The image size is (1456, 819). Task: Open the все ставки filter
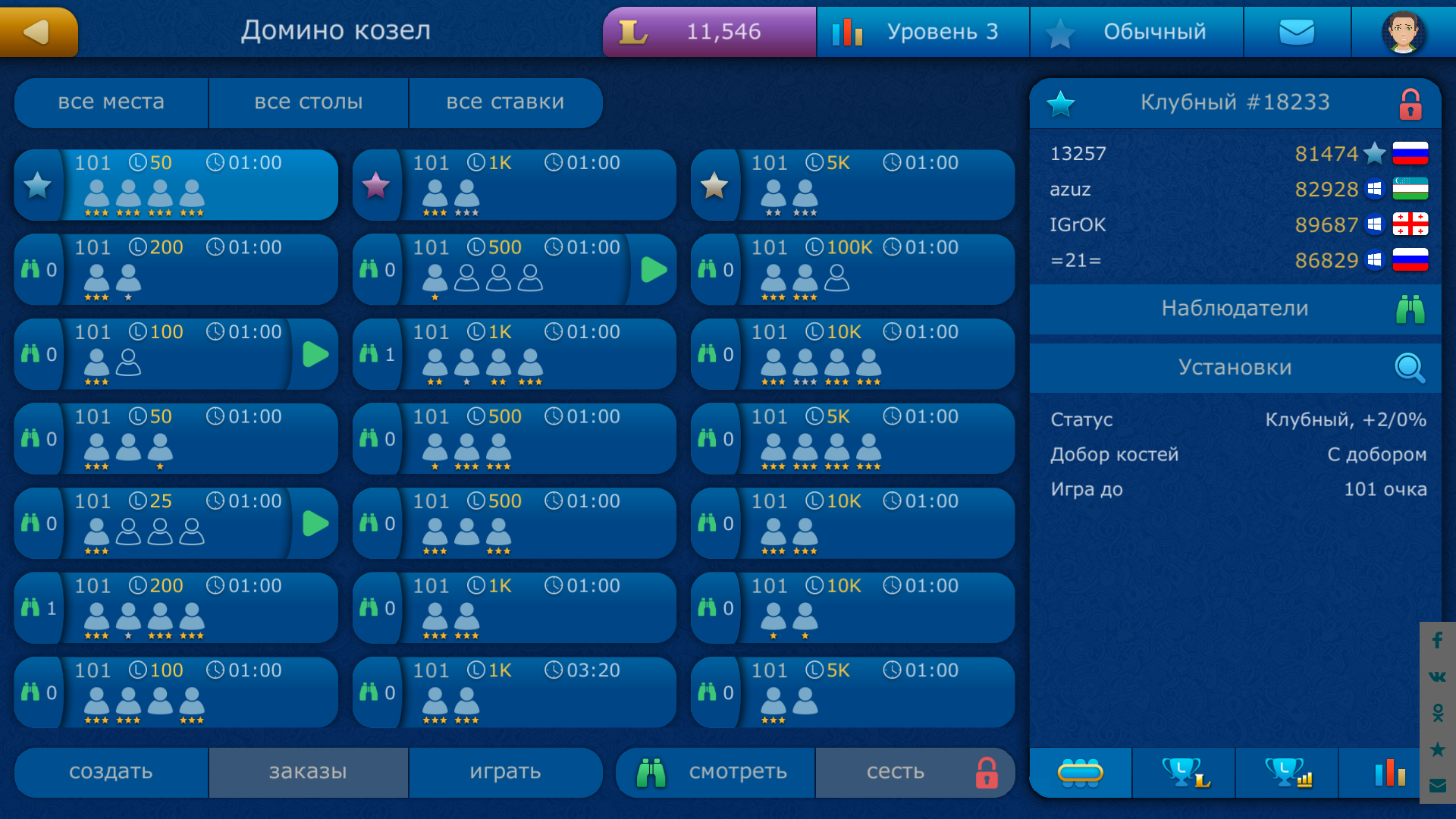pyautogui.click(x=506, y=102)
